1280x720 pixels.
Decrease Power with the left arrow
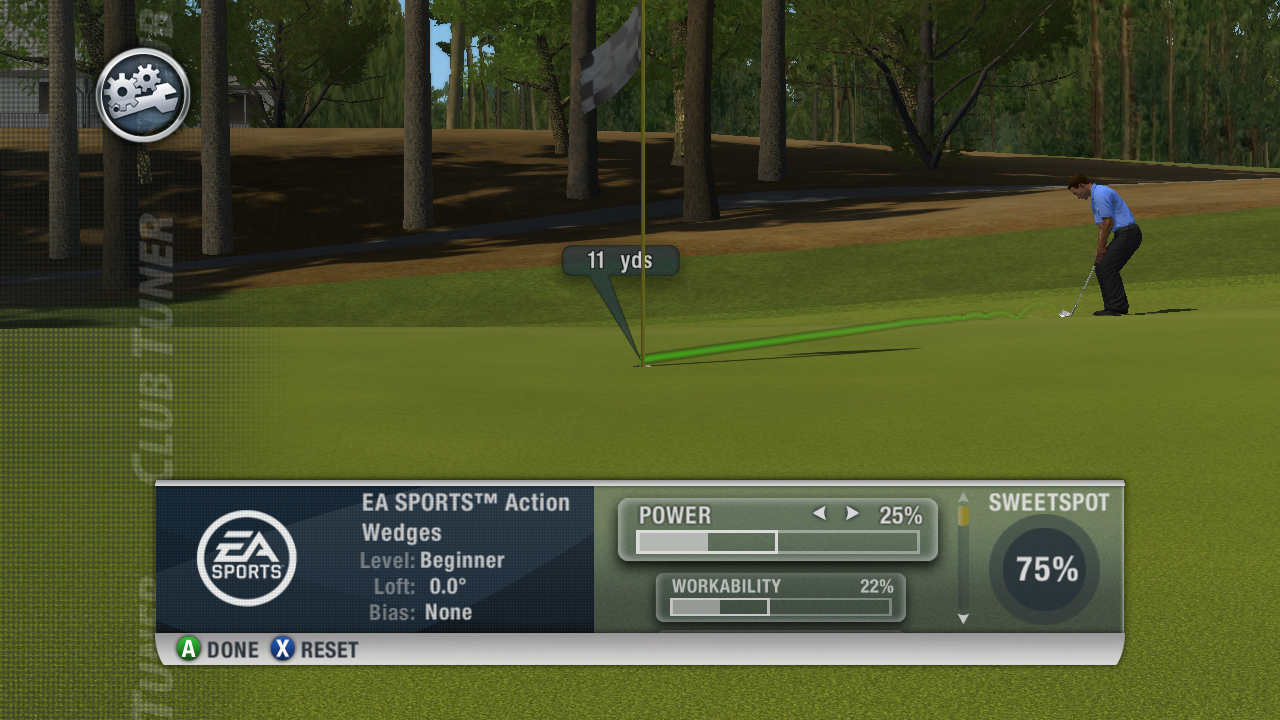(819, 514)
